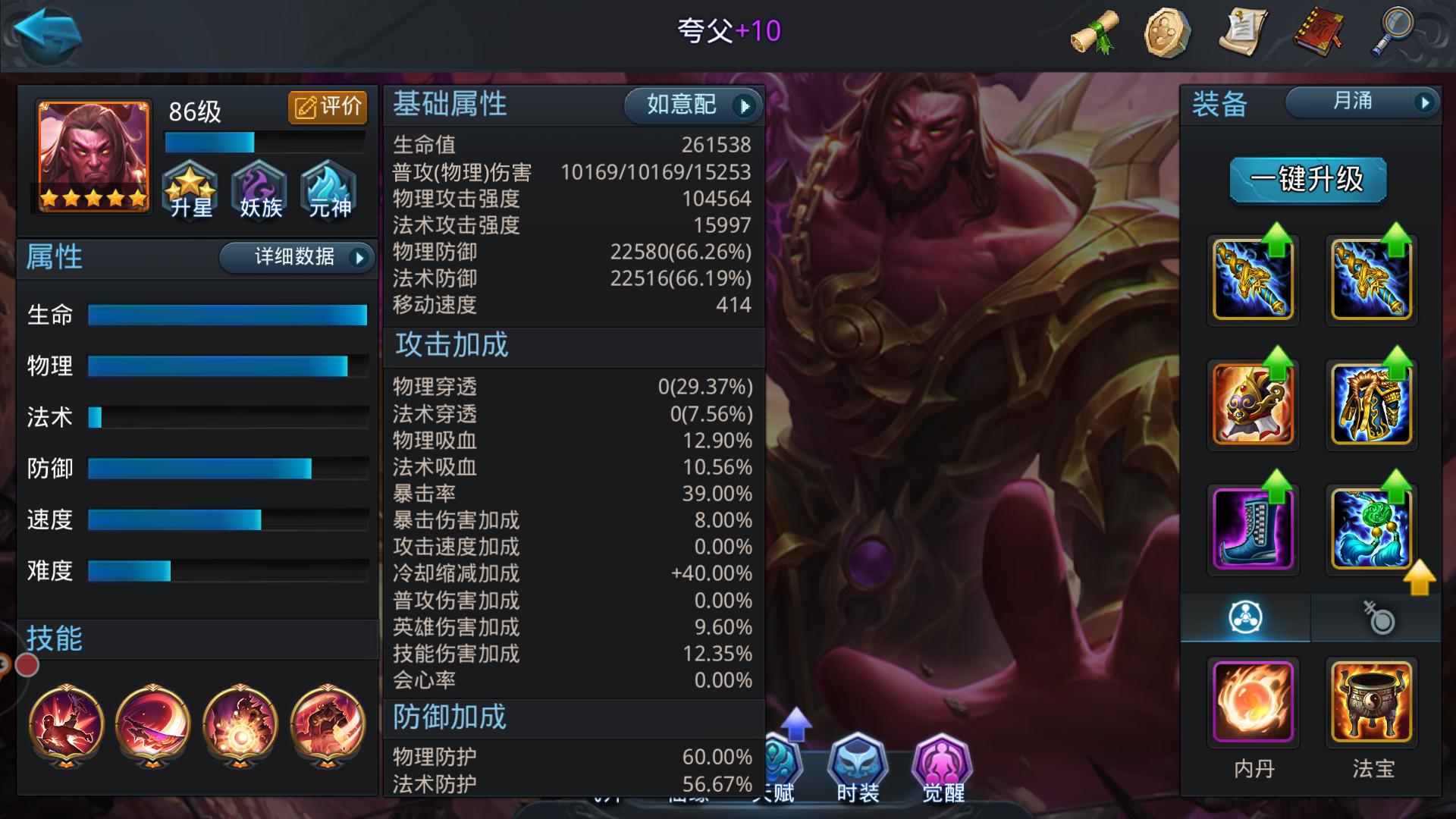This screenshot has height=819, width=1456.
Task: Select the first skill icon in 技能 section
Action: (x=66, y=726)
